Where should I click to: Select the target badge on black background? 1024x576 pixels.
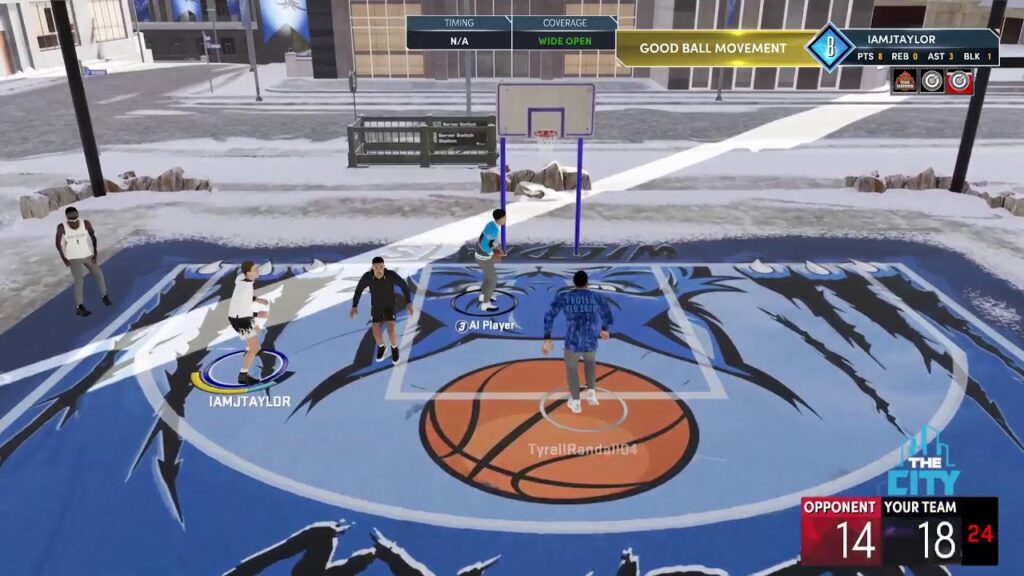point(932,81)
